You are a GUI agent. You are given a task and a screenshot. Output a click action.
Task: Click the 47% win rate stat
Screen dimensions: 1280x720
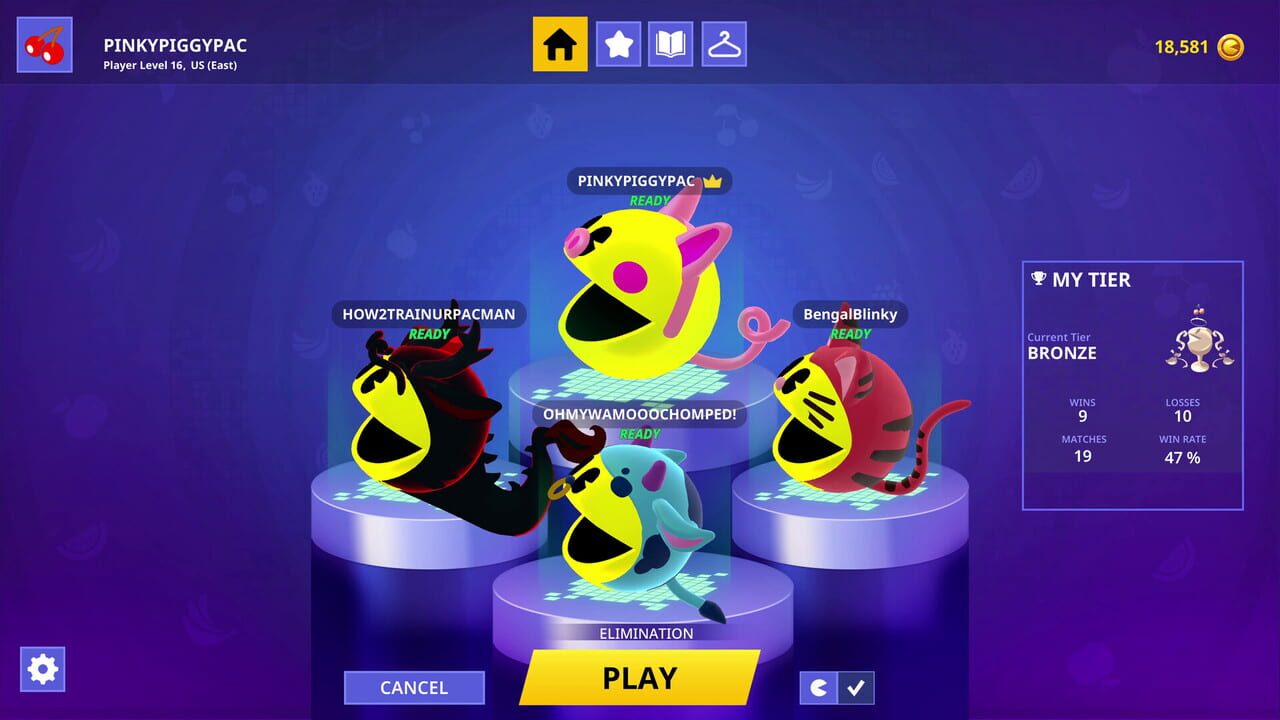coord(1182,457)
